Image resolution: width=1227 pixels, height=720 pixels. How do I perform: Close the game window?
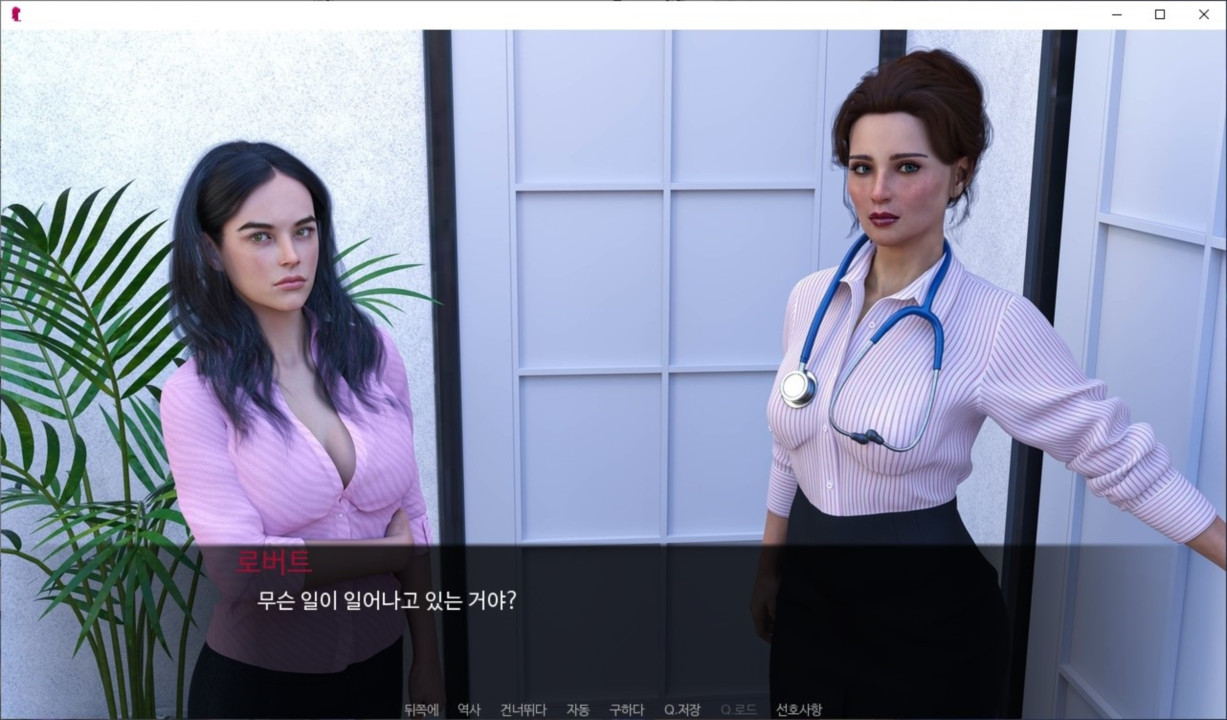click(x=1204, y=14)
